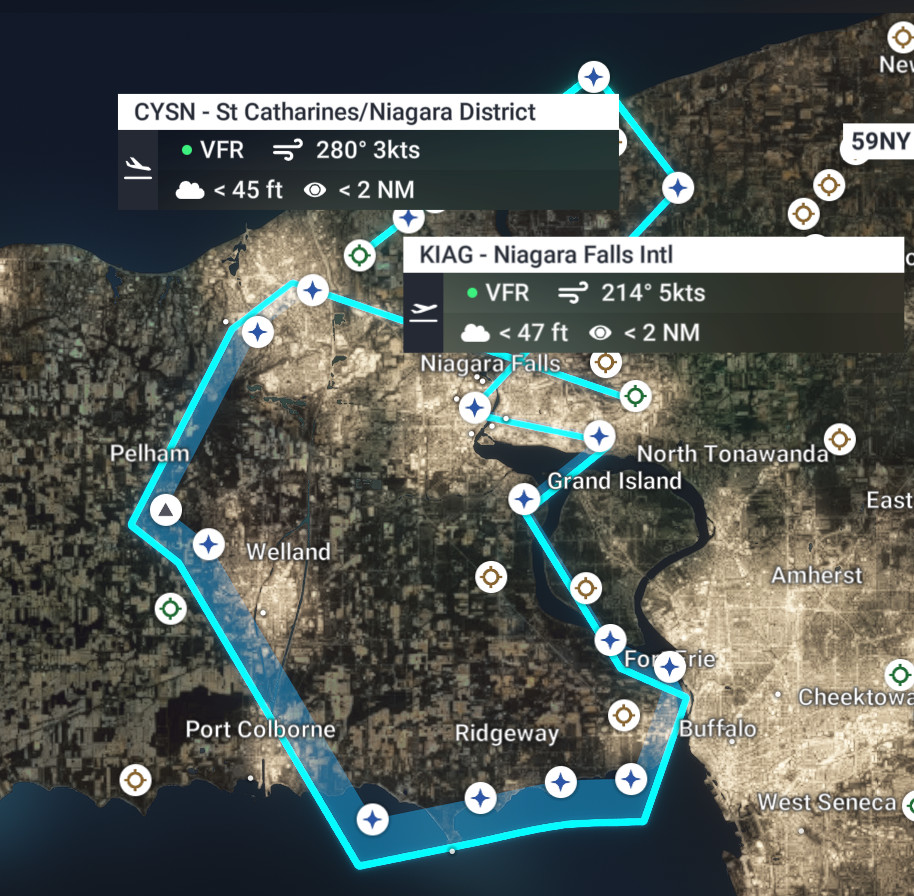Select the blue star marker beside Welland
This screenshot has height=896, width=914.
(209, 545)
